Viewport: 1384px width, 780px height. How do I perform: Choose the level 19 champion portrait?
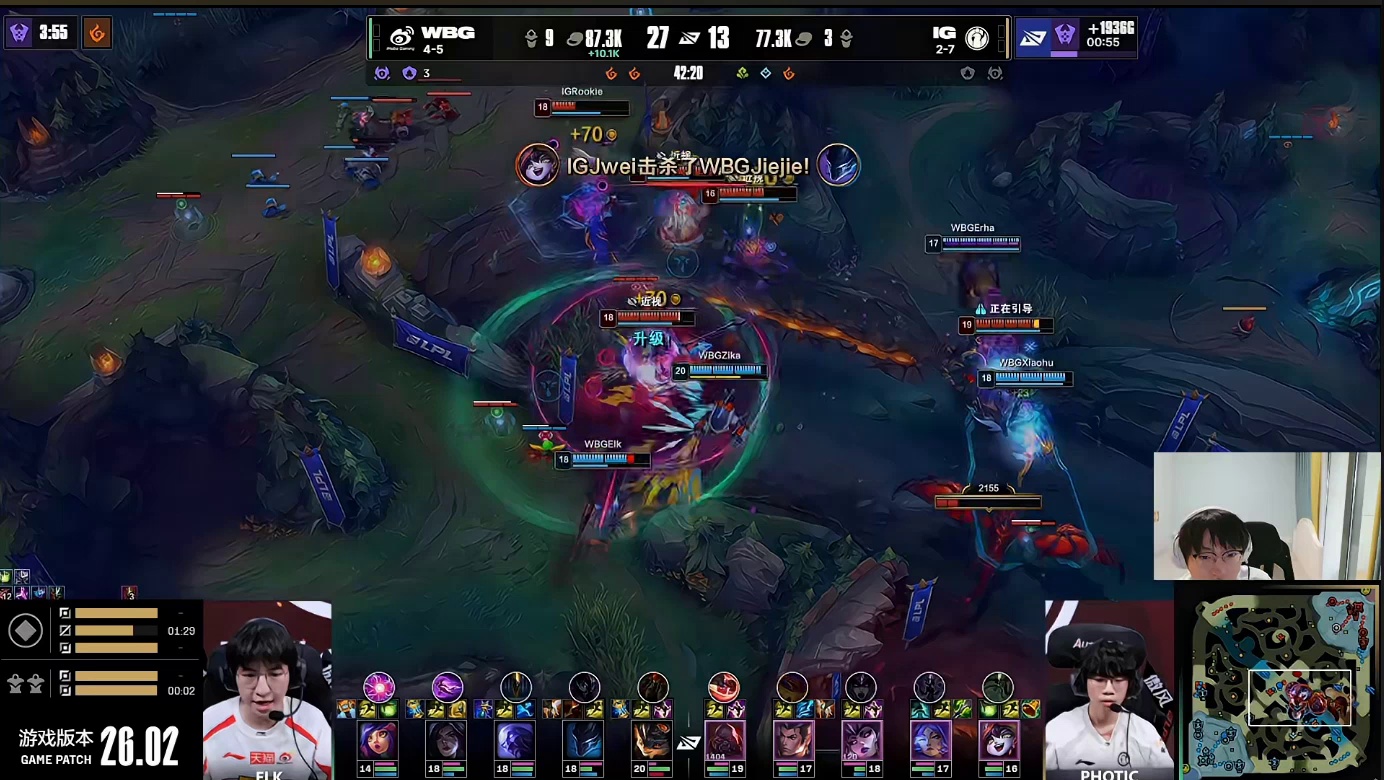tap(723, 741)
